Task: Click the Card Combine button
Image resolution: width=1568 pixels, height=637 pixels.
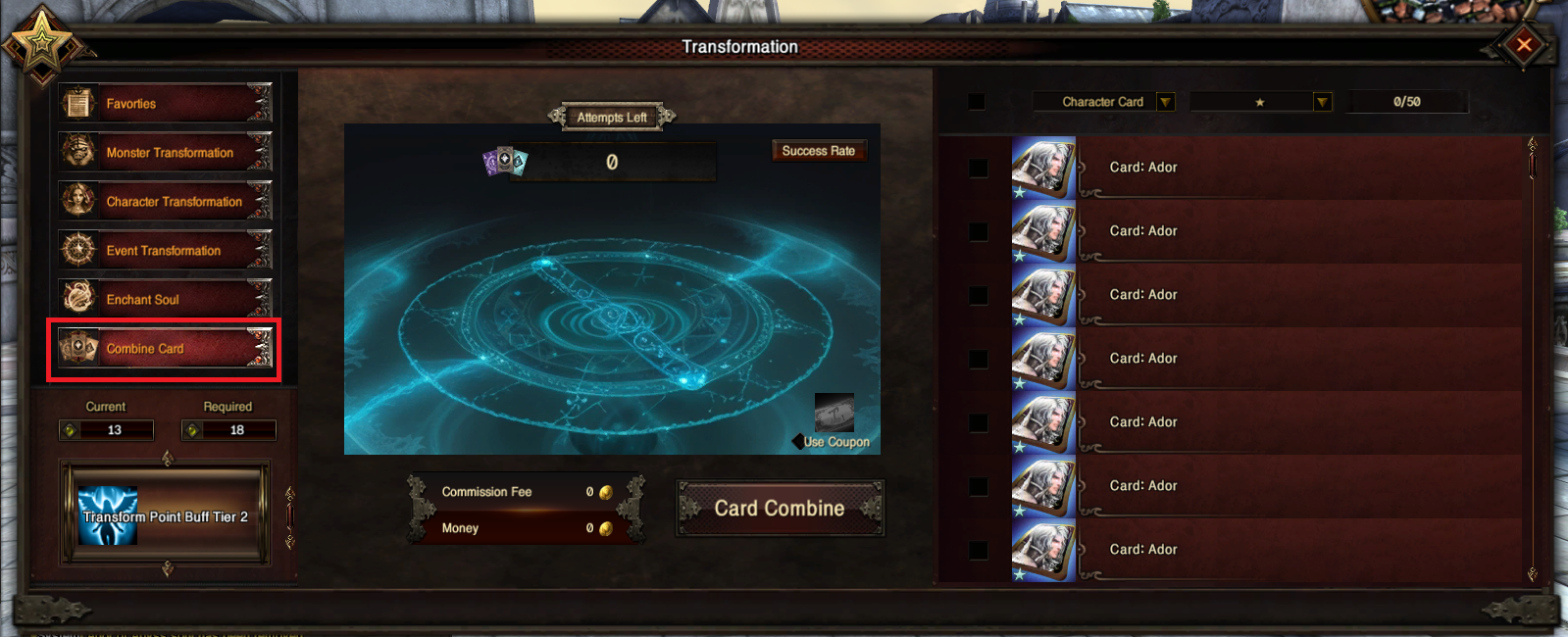Action: pos(780,509)
